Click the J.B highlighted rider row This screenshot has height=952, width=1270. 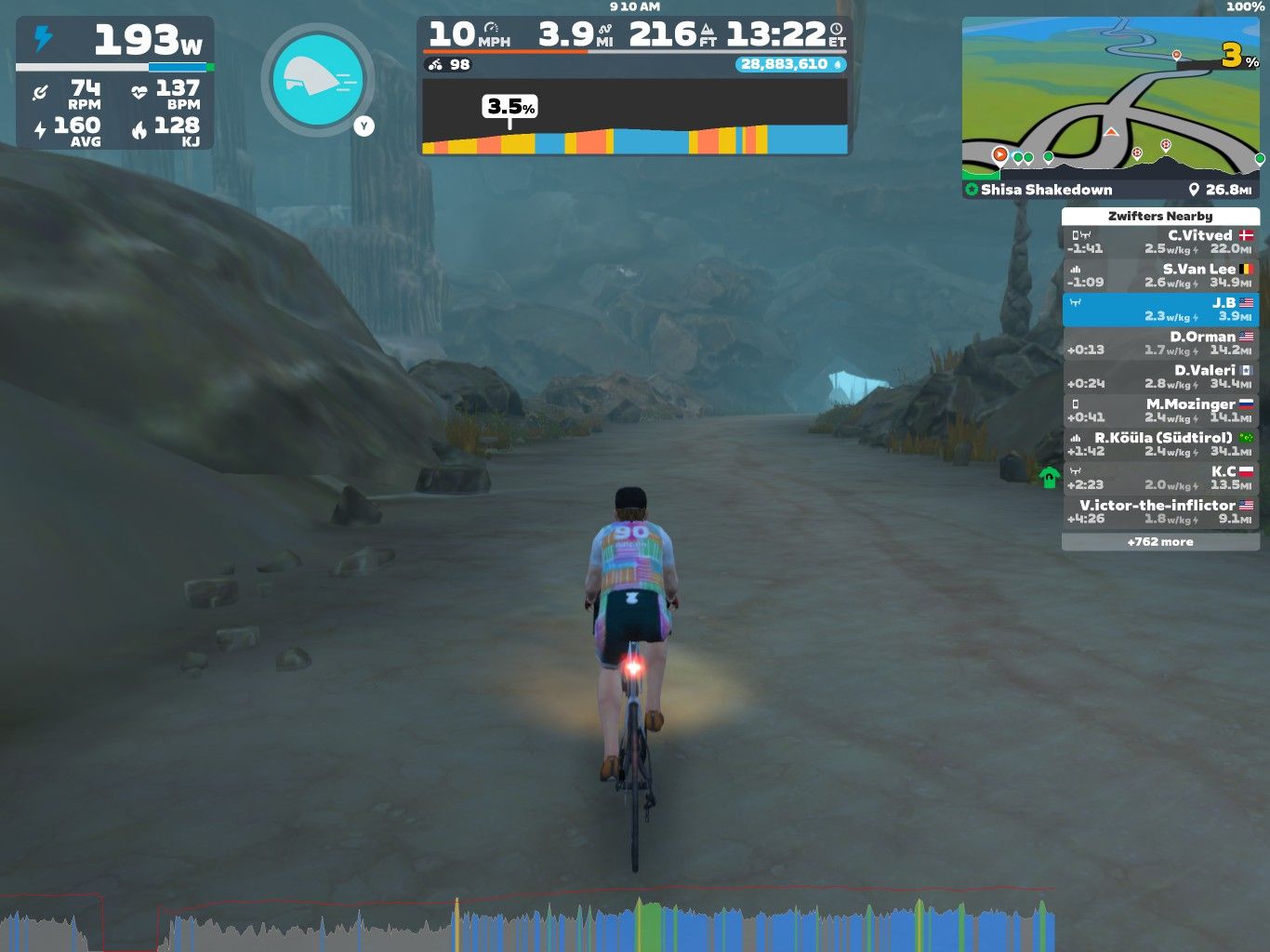[x=1160, y=310]
